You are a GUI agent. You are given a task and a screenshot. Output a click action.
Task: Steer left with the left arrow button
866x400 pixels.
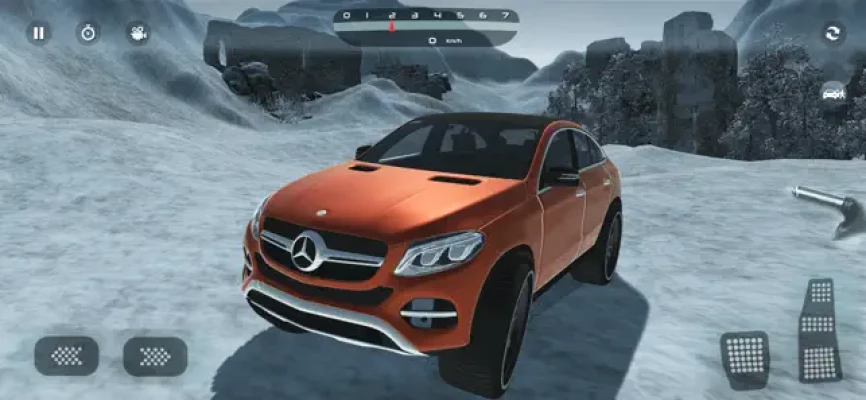(66, 356)
